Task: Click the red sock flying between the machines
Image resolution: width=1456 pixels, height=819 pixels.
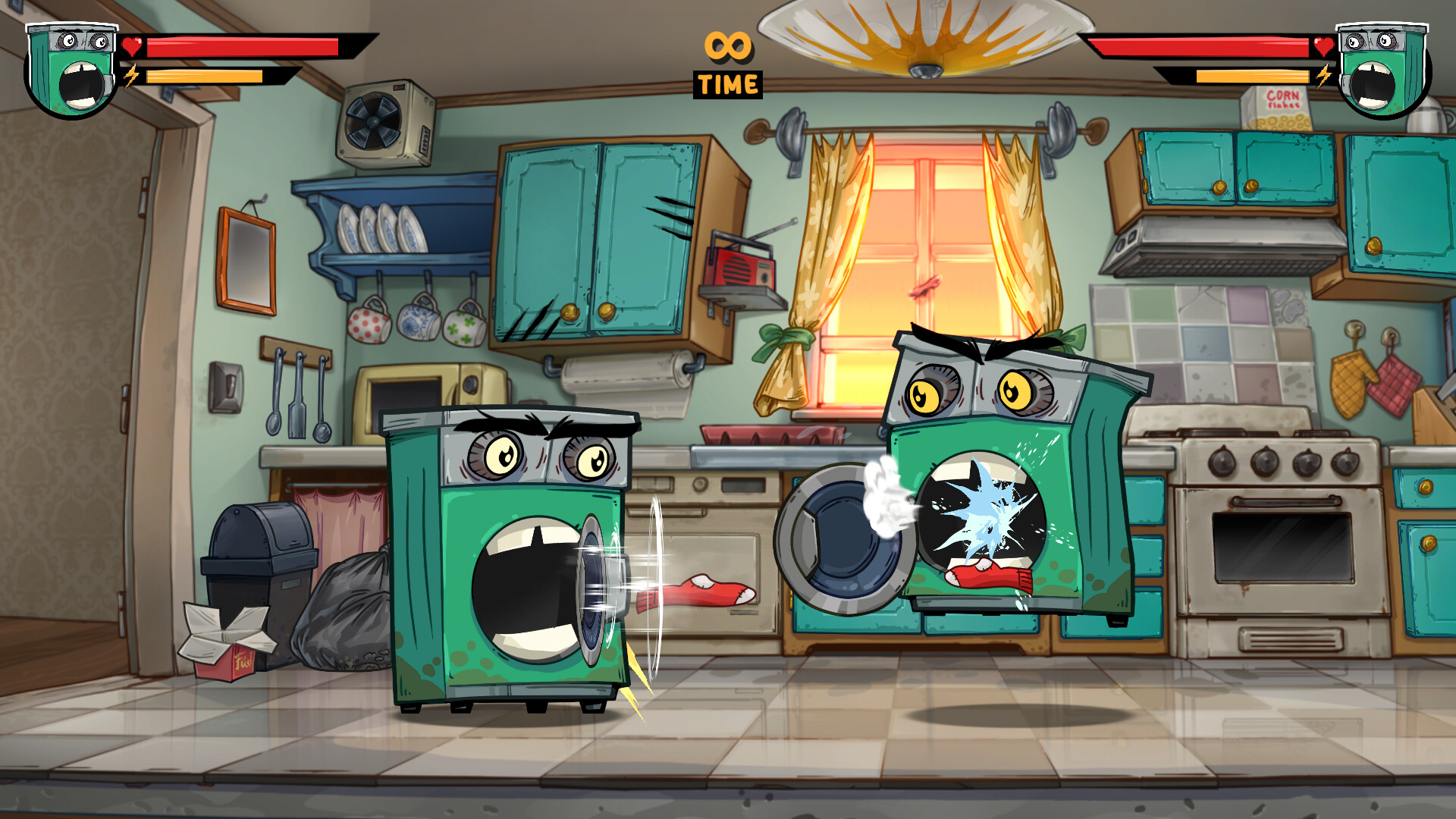Action: (694, 591)
